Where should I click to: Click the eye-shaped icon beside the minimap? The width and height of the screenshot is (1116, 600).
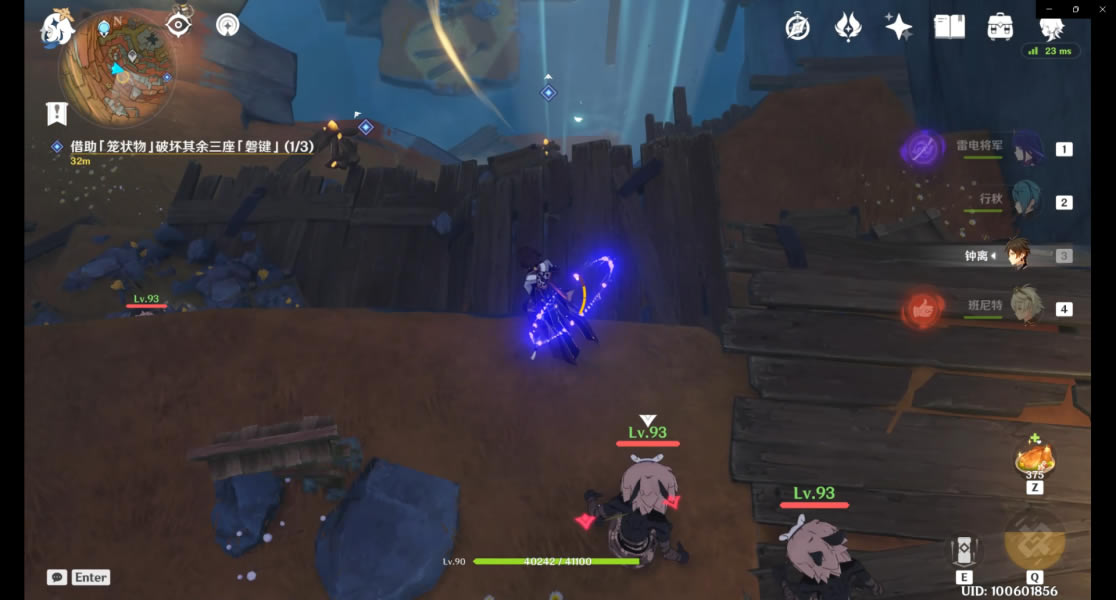[179, 23]
